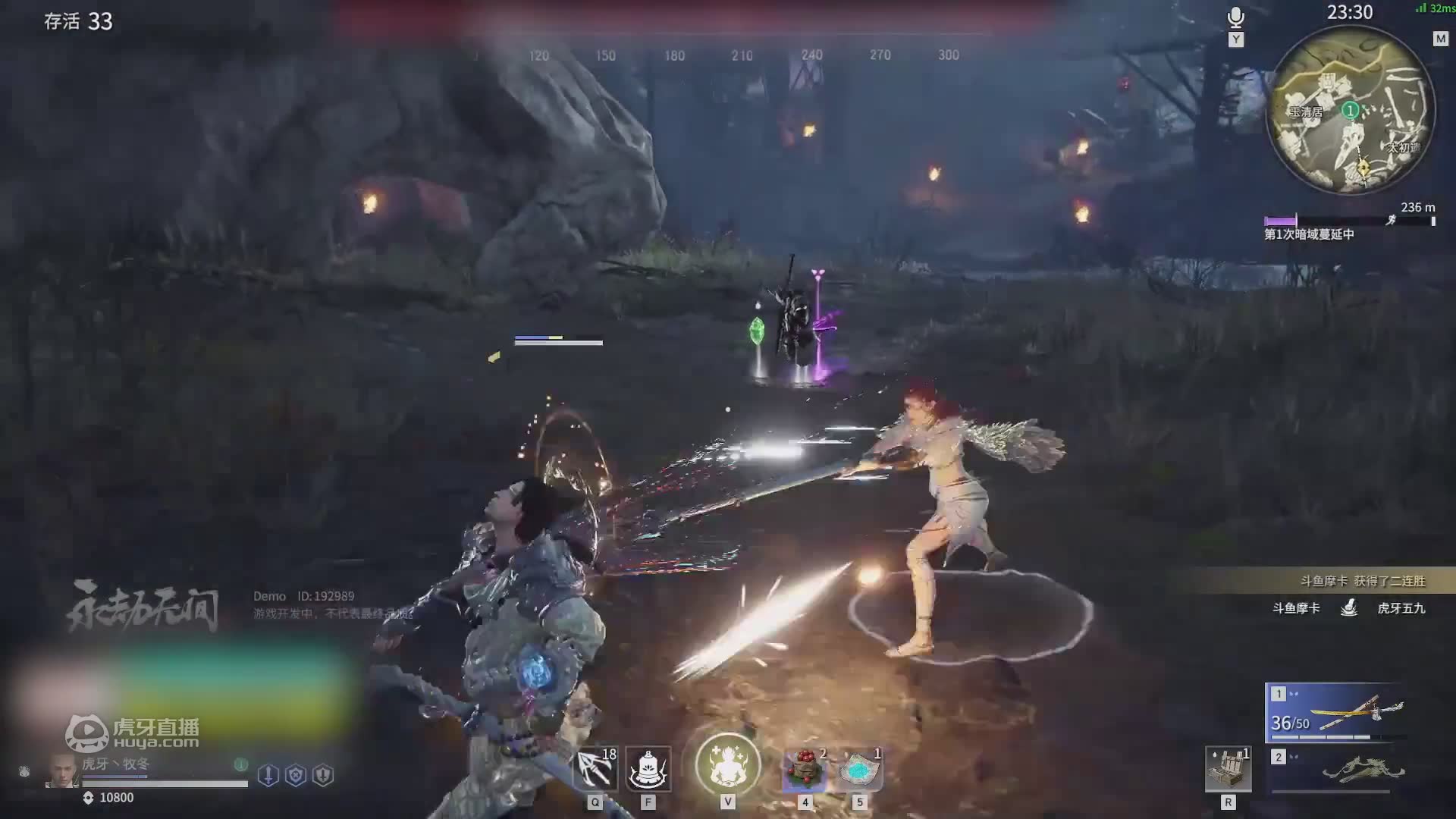Select the shield with sword hexagon icon
1456x819 pixels.
tap(323, 775)
